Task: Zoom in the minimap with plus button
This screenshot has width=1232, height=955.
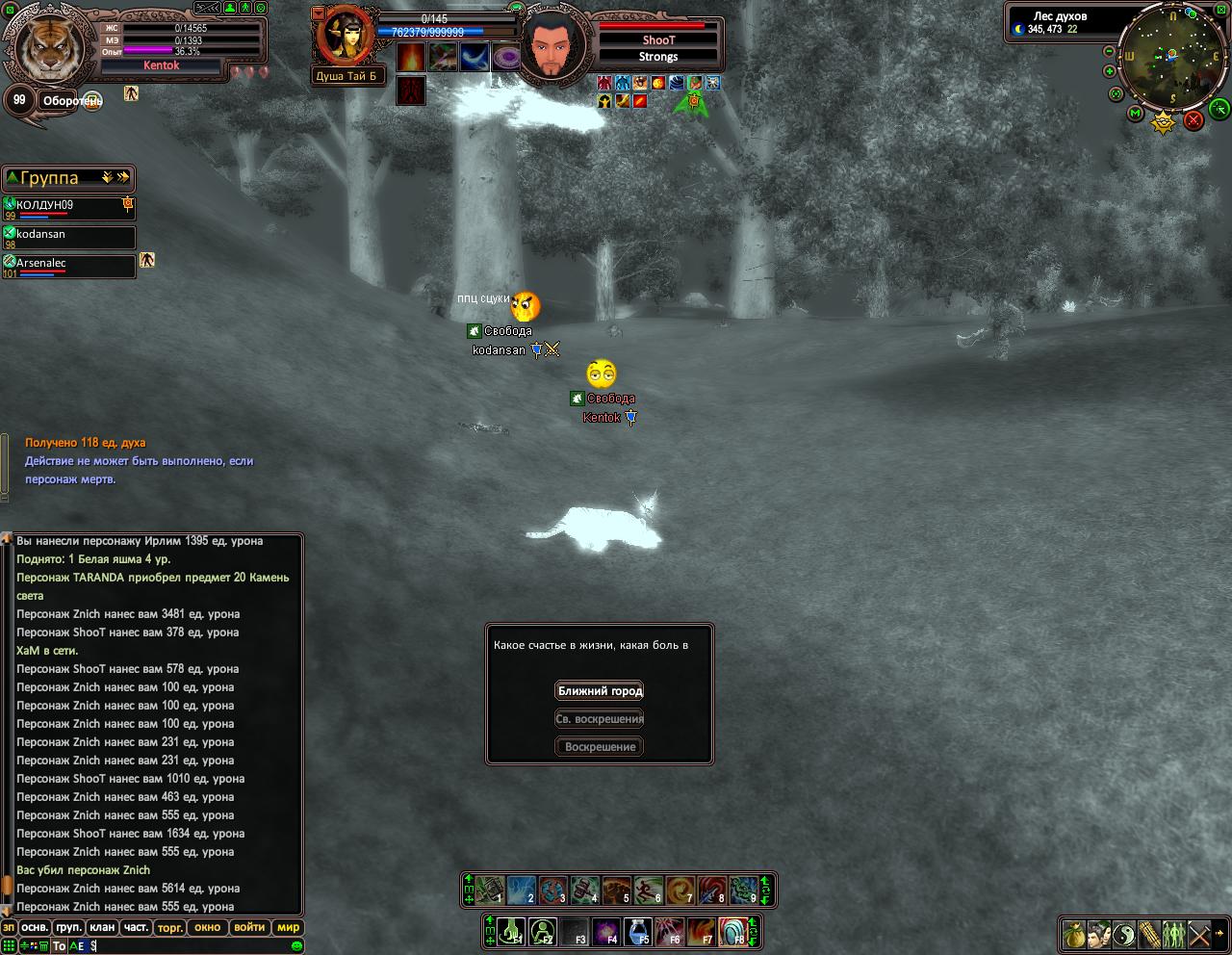Action: (x=1110, y=71)
